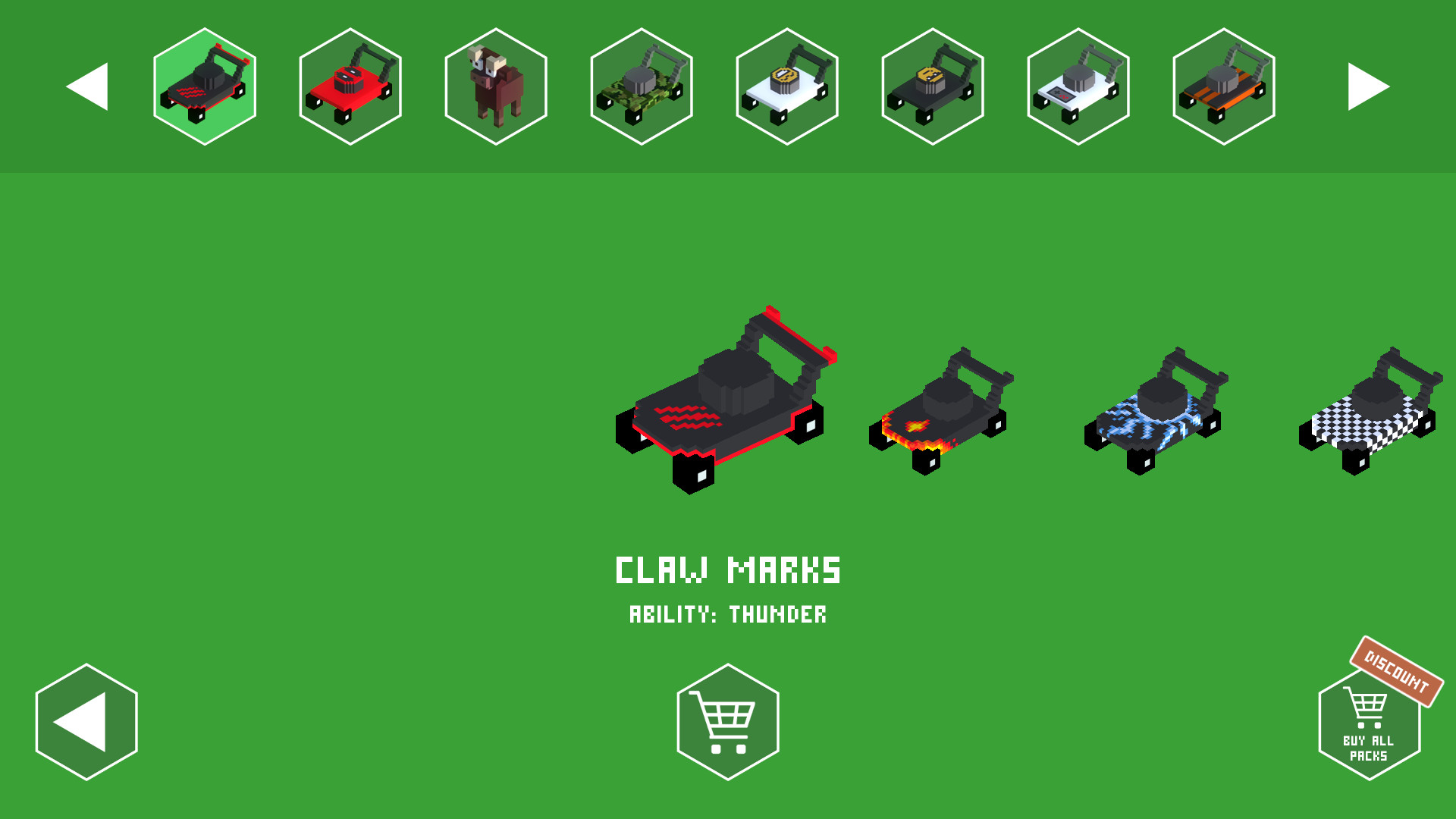The width and height of the screenshot is (1456, 819).
Task: Pick the black mower with gold engine icon
Action: (x=933, y=86)
